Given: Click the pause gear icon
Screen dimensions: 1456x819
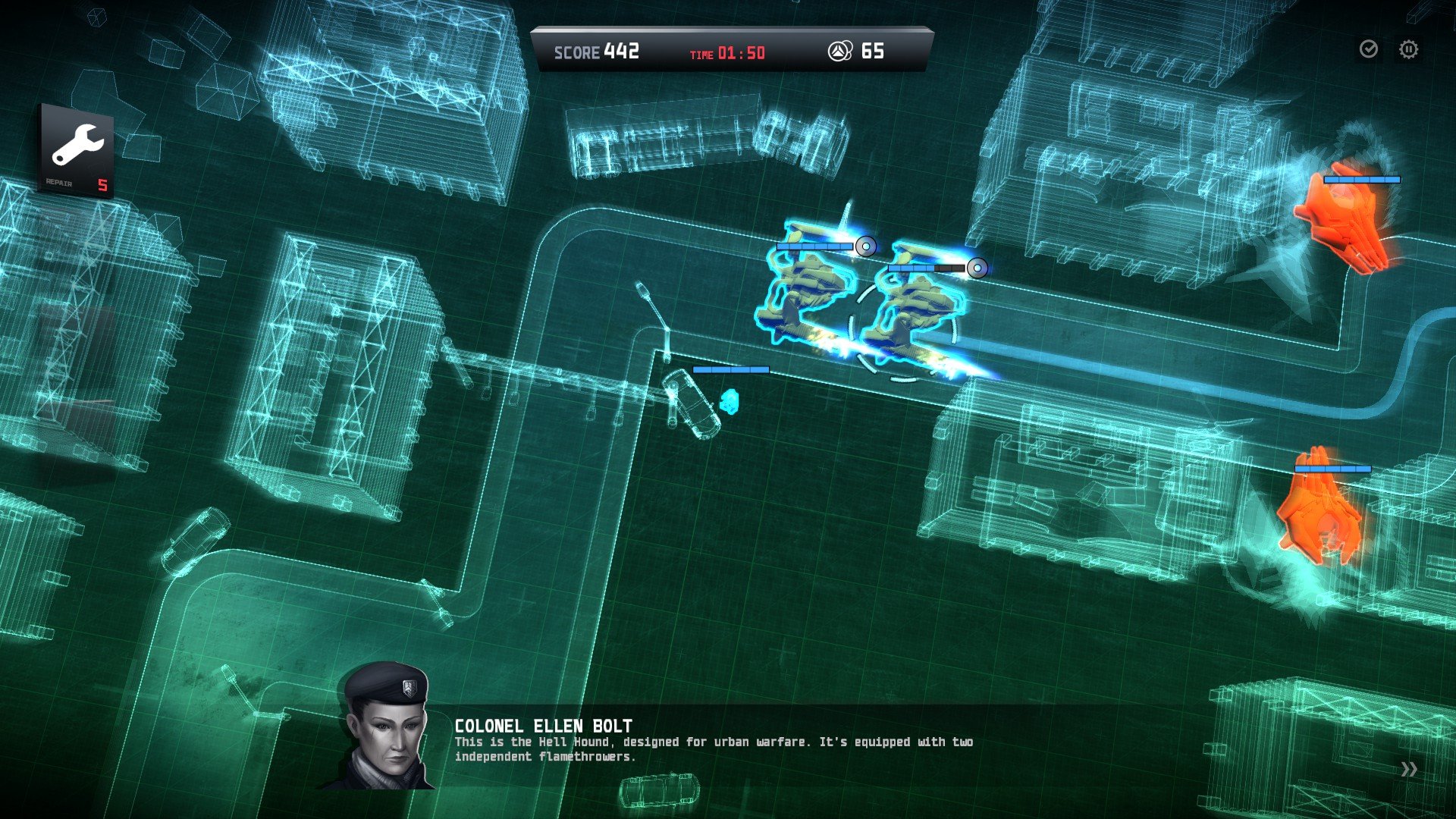Looking at the screenshot, I should [1407, 49].
